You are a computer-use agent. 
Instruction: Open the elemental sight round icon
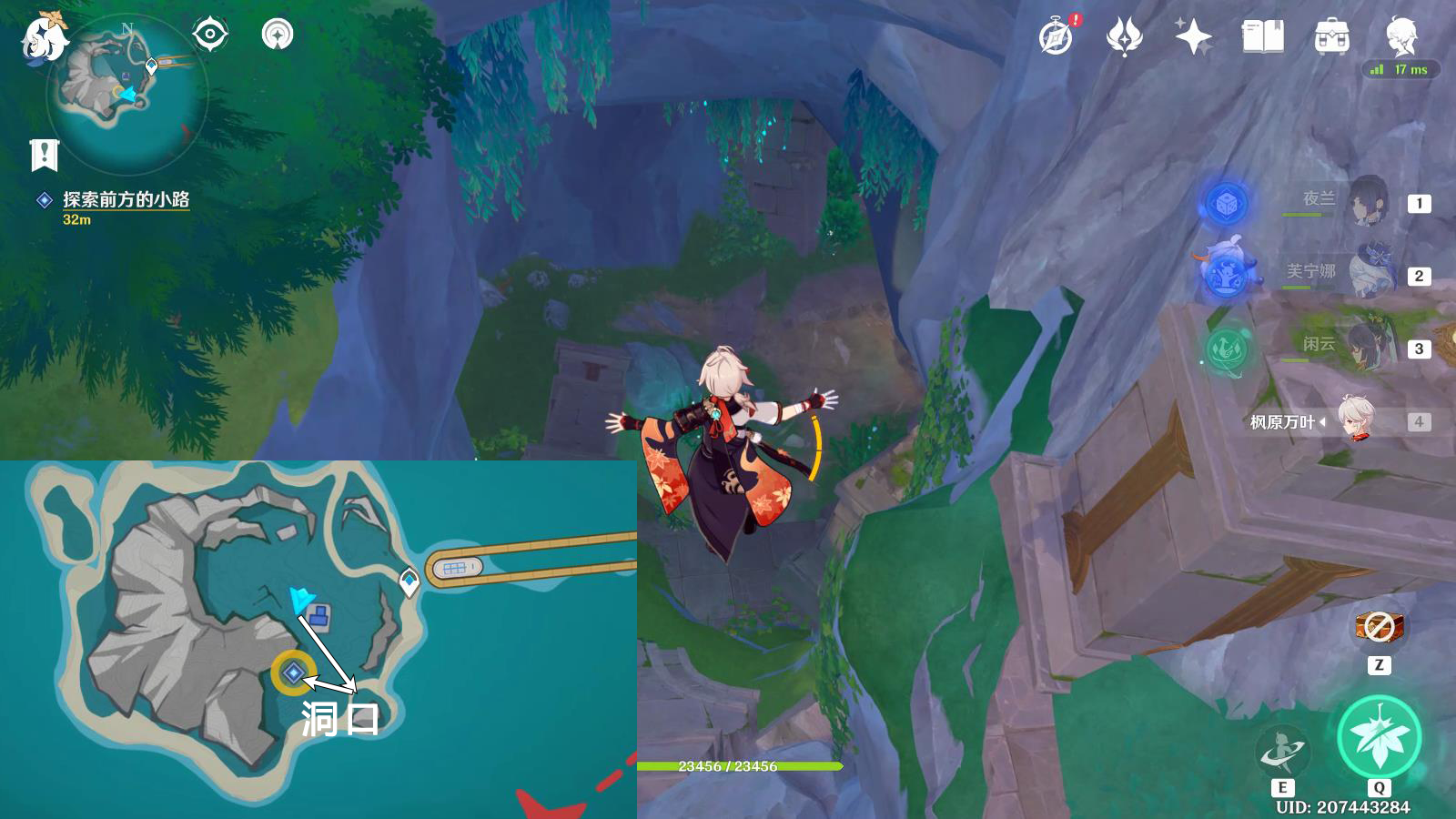(x=278, y=35)
